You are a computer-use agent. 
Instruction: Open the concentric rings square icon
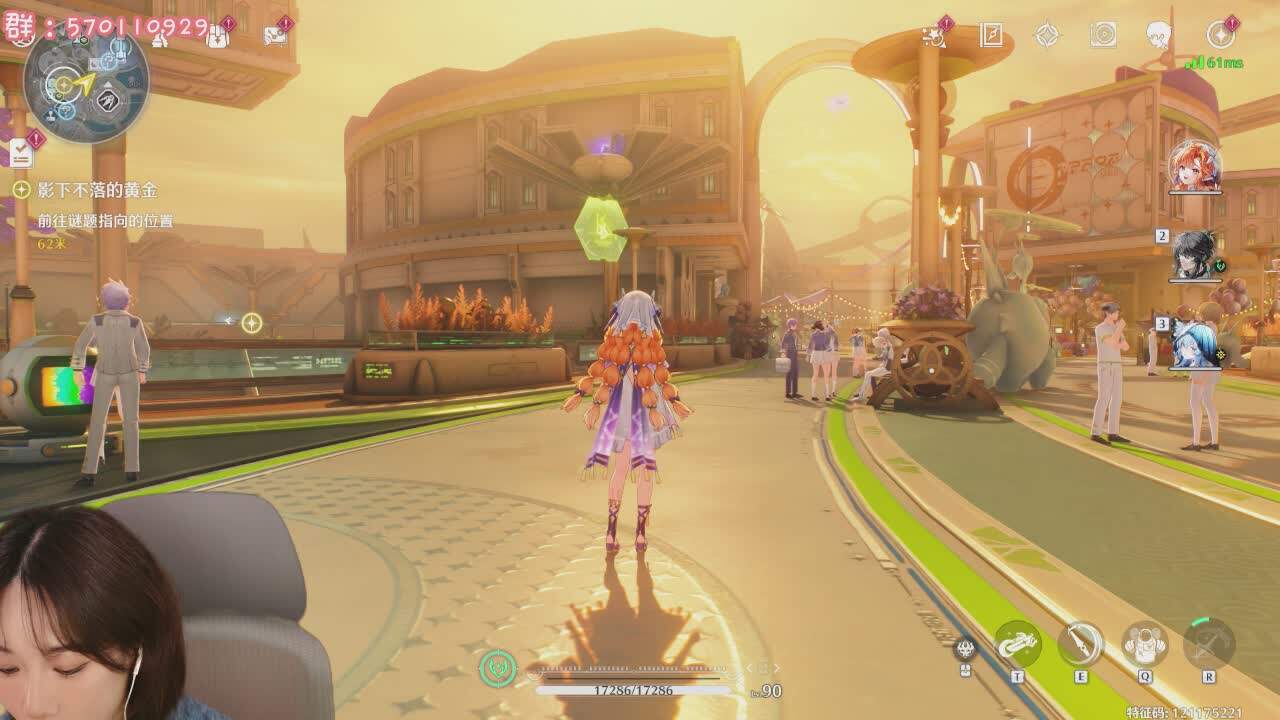(1103, 35)
